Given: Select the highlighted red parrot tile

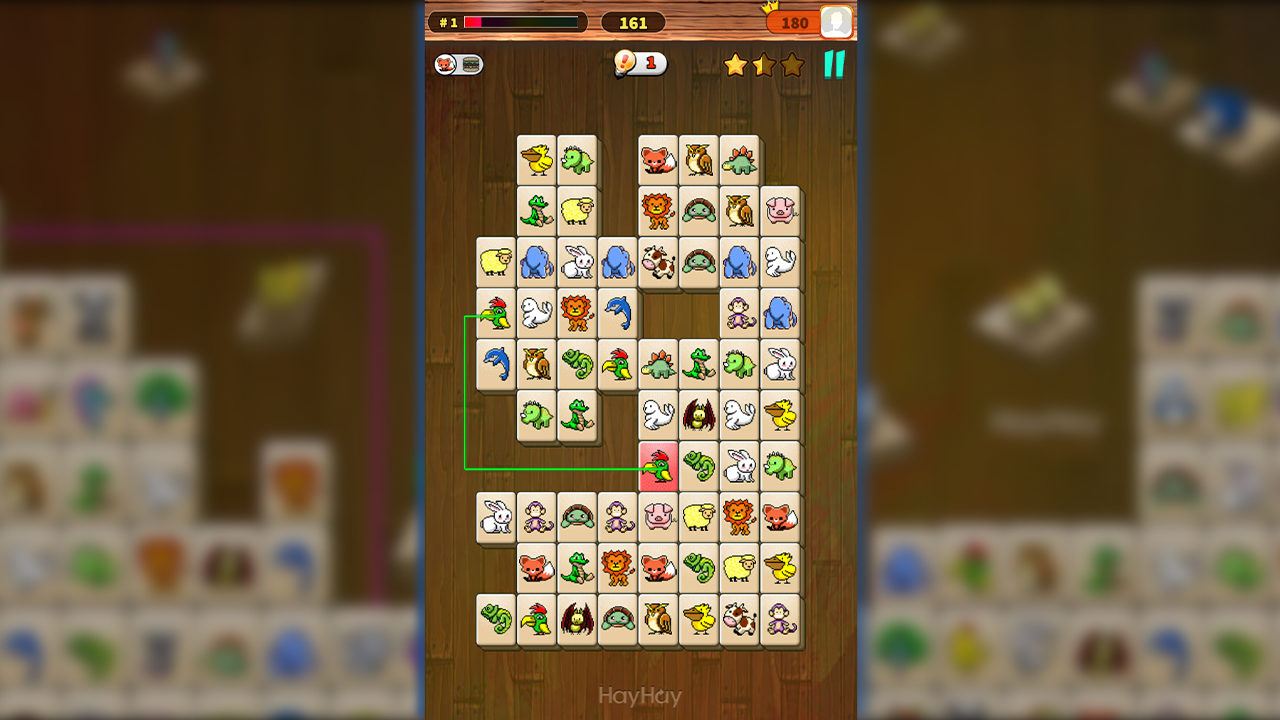Looking at the screenshot, I should tap(658, 466).
